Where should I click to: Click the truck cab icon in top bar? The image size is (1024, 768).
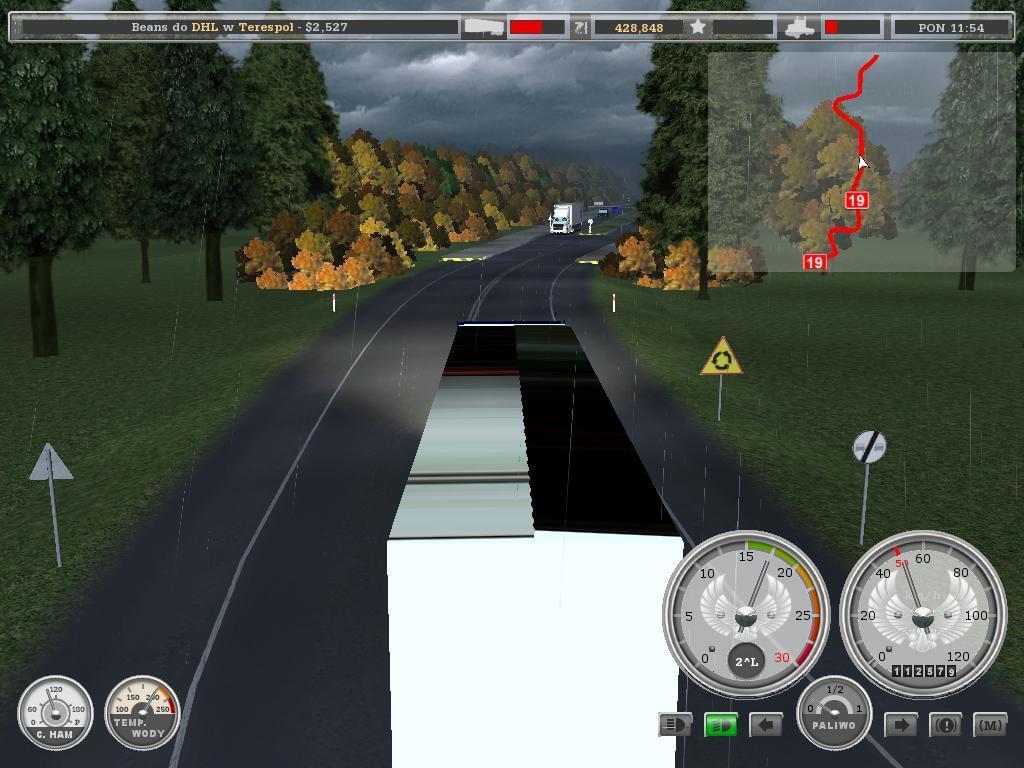[x=800, y=27]
